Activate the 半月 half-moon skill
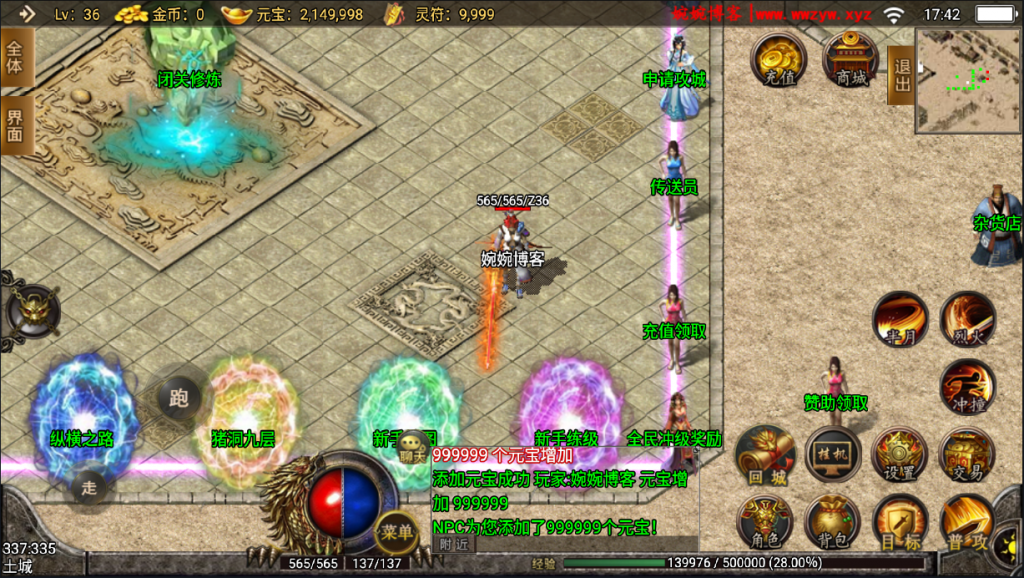This screenshot has height=578, width=1024. point(900,320)
